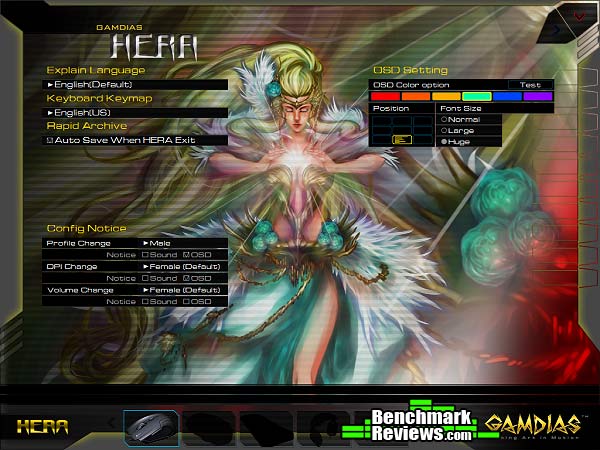Enable Sound notice for Profile Change
The image size is (600, 450).
(145, 254)
